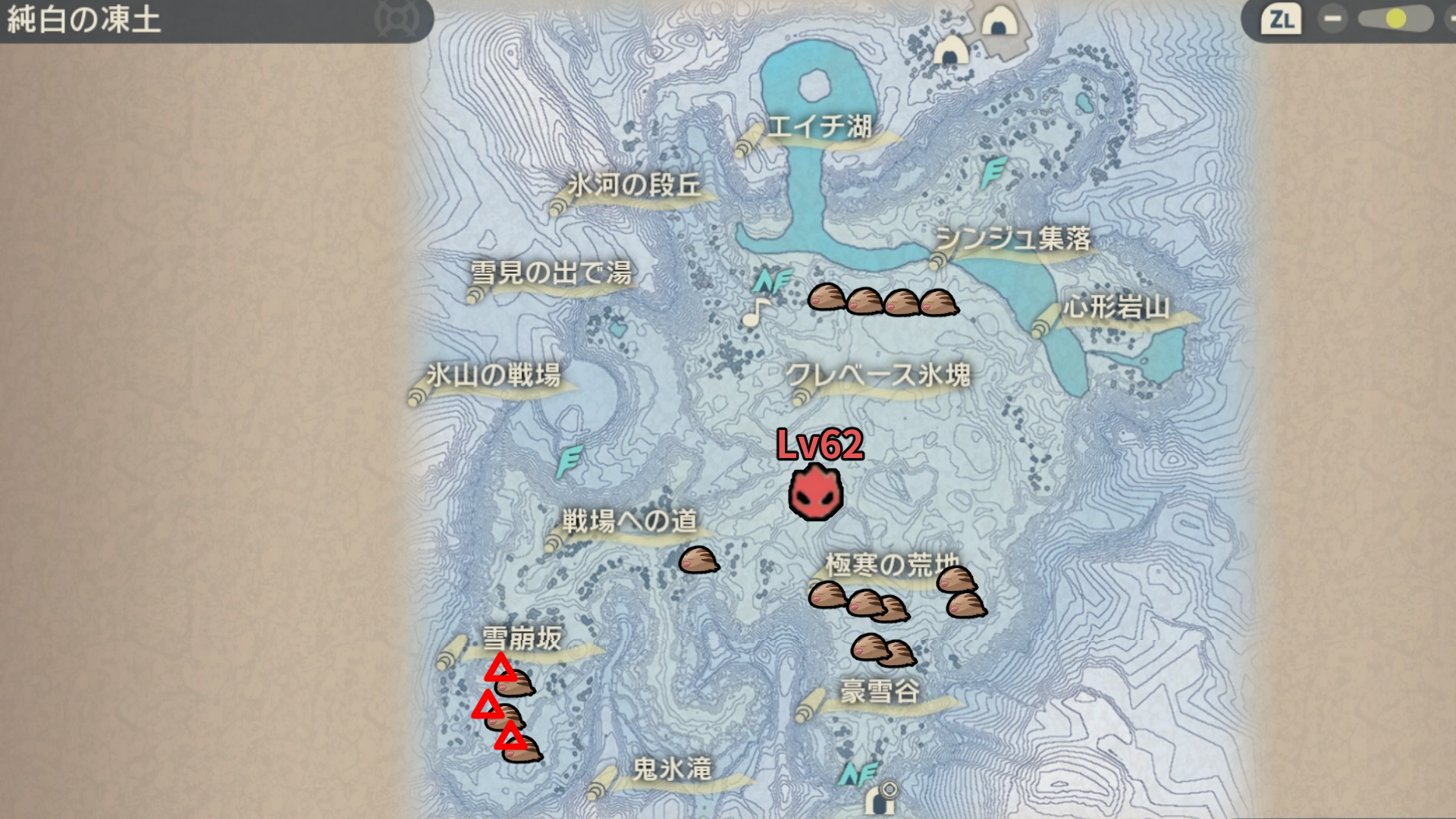Select the 氷山の戦場 location label
1456x819 pixels.
tap(494, 375)
